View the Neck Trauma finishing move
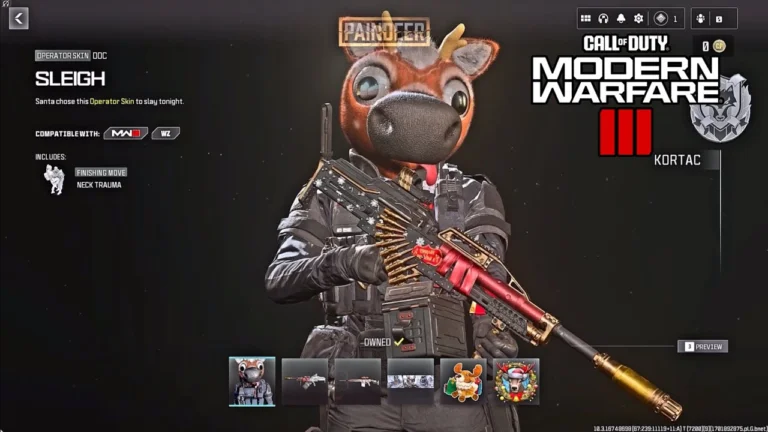The image size is (768, 432). 57,179
